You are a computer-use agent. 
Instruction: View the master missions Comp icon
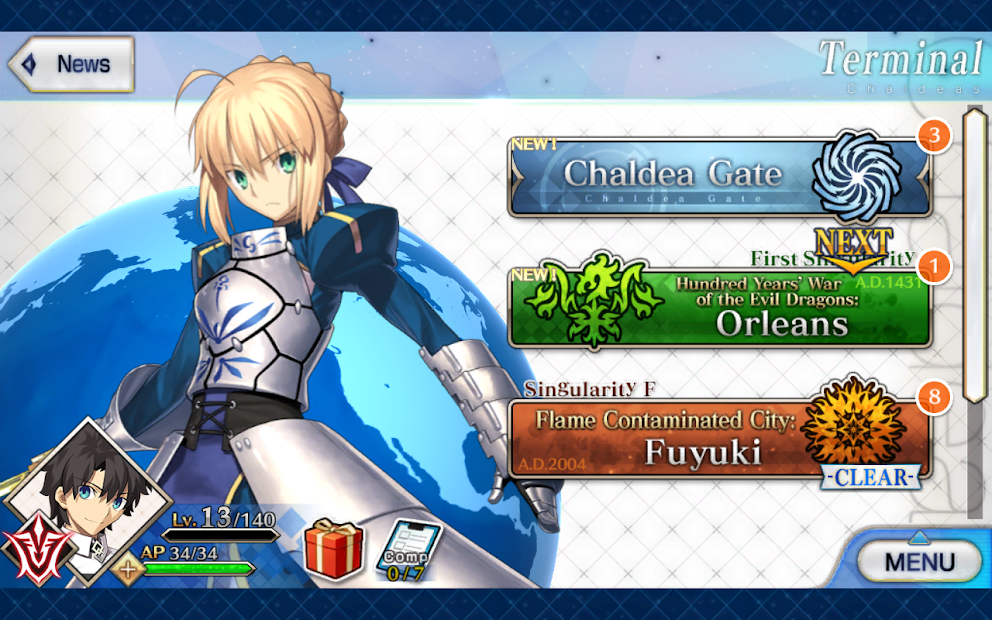pyautogui.click(x=407, y=551)
